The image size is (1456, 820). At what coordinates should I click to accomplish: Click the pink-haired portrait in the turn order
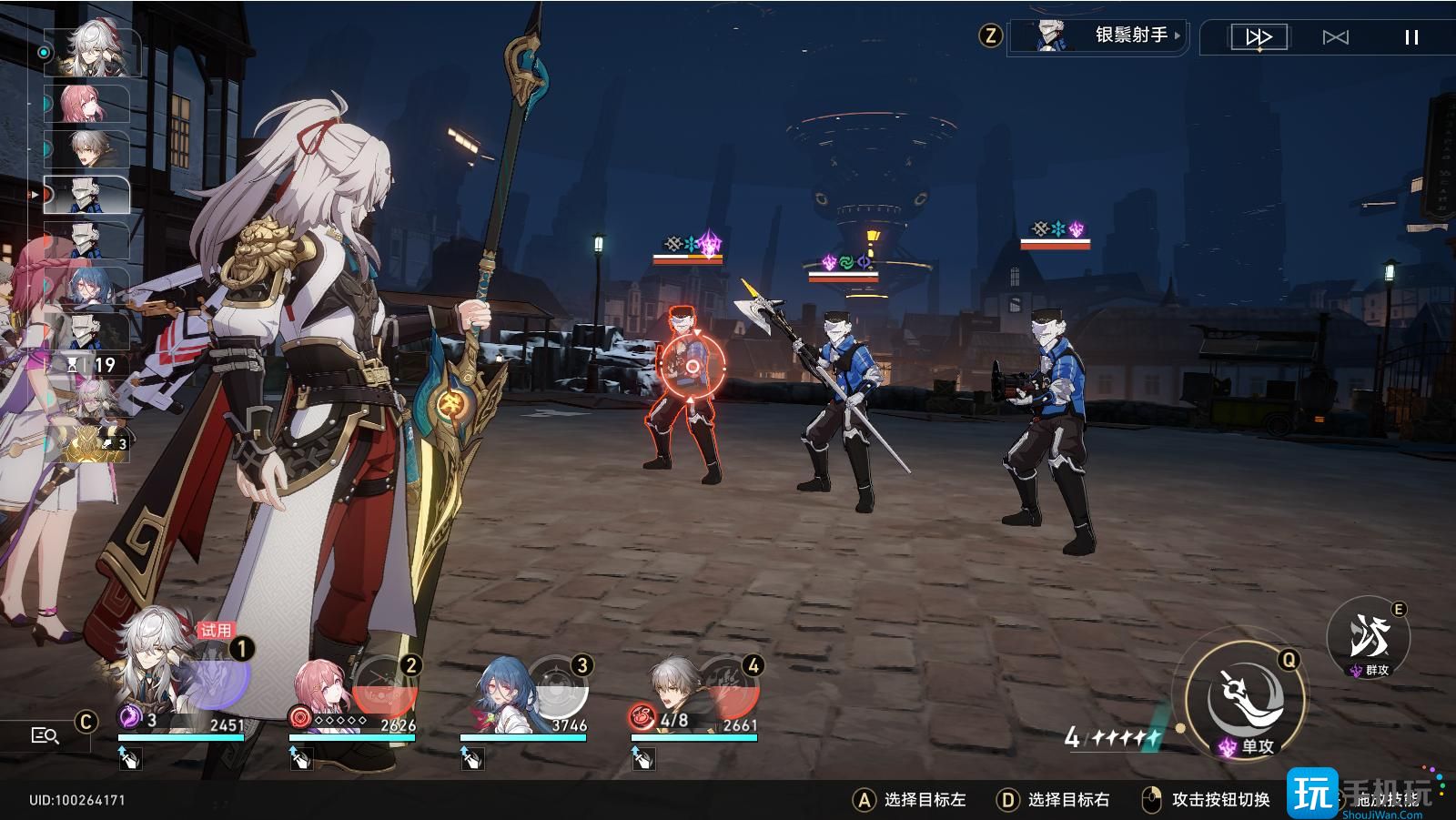[87, 104]
